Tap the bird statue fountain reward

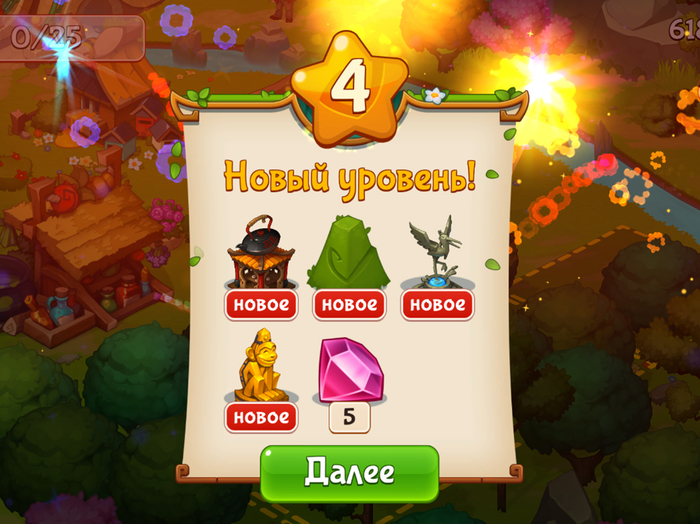(437, 254)
